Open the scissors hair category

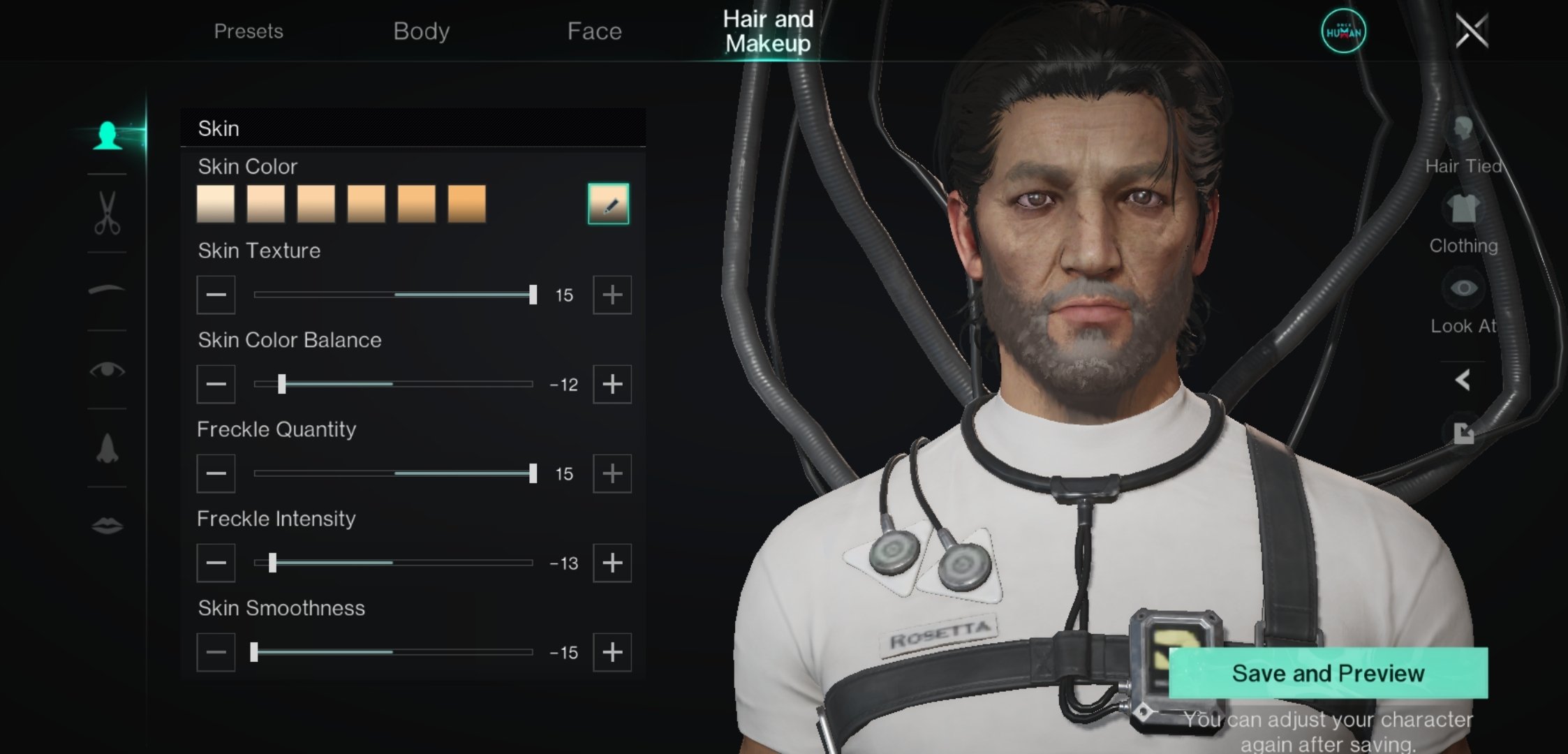click(x=107, y=213)
